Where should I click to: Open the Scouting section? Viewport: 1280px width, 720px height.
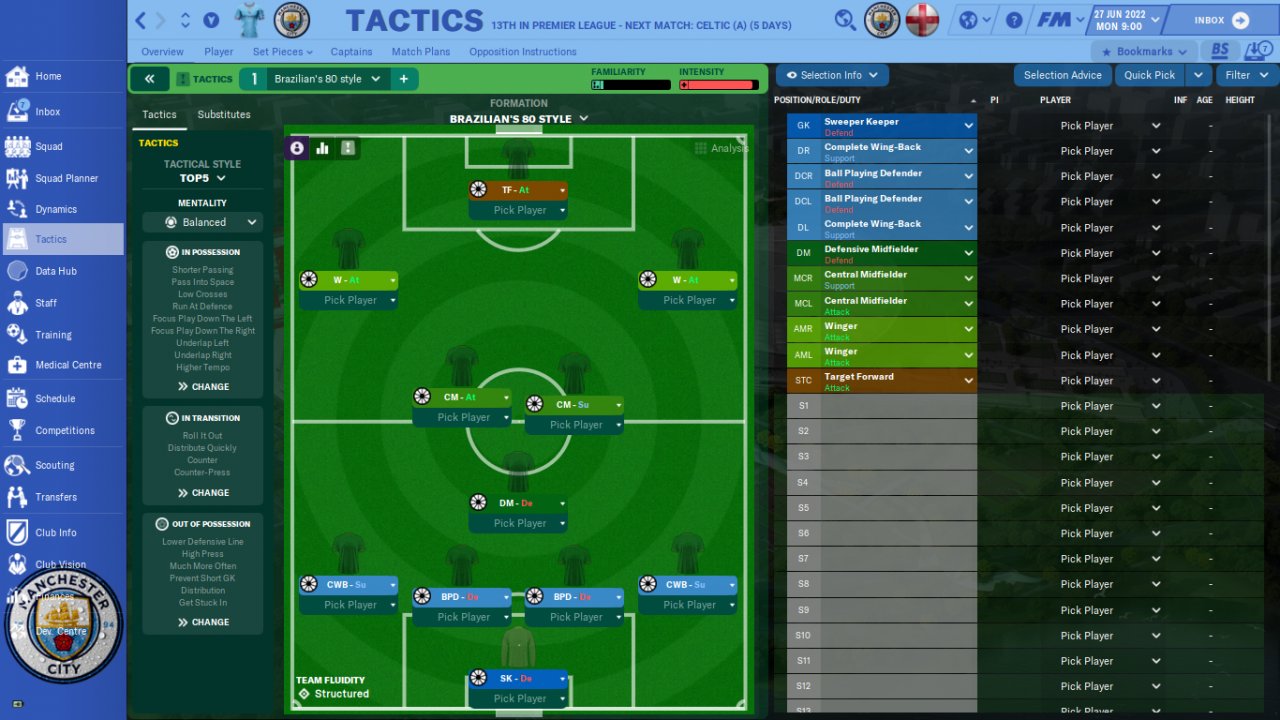coord(54,465)
